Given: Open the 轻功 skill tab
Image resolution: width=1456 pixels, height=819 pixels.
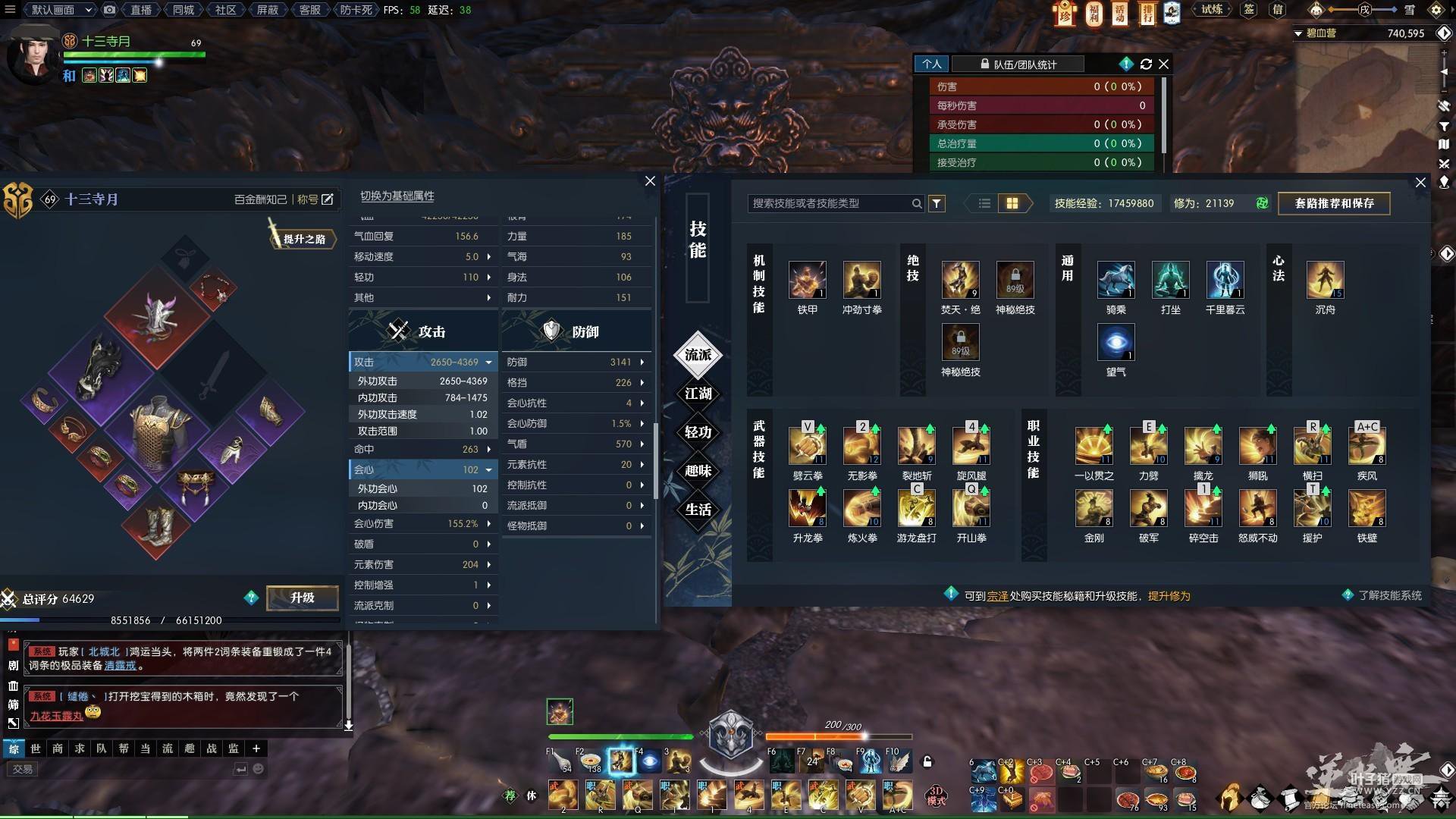Looking at the screenshot, I should point(698,432).
